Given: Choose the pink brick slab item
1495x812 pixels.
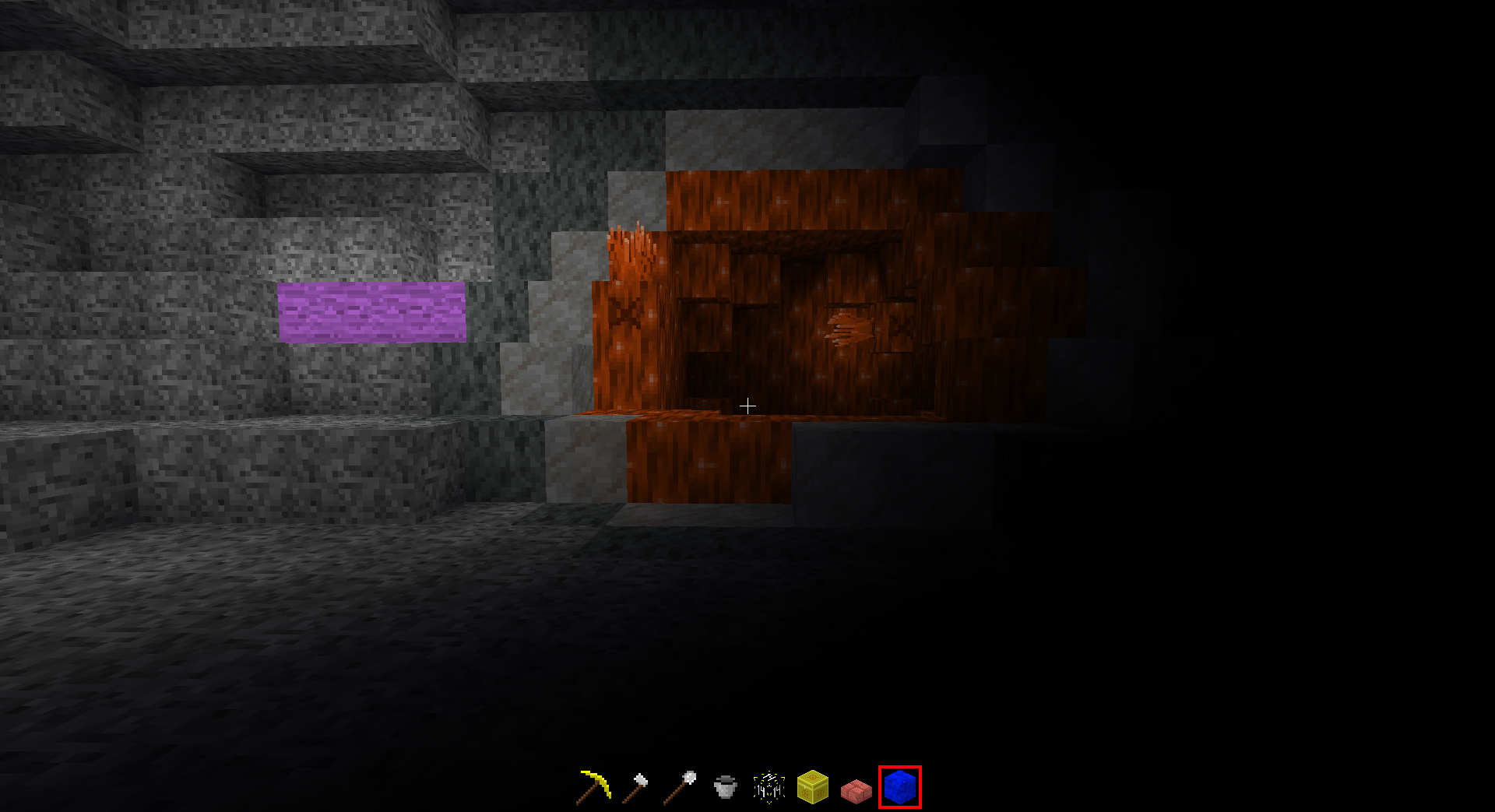Looking at the screenshot, I should click(856, 789).
